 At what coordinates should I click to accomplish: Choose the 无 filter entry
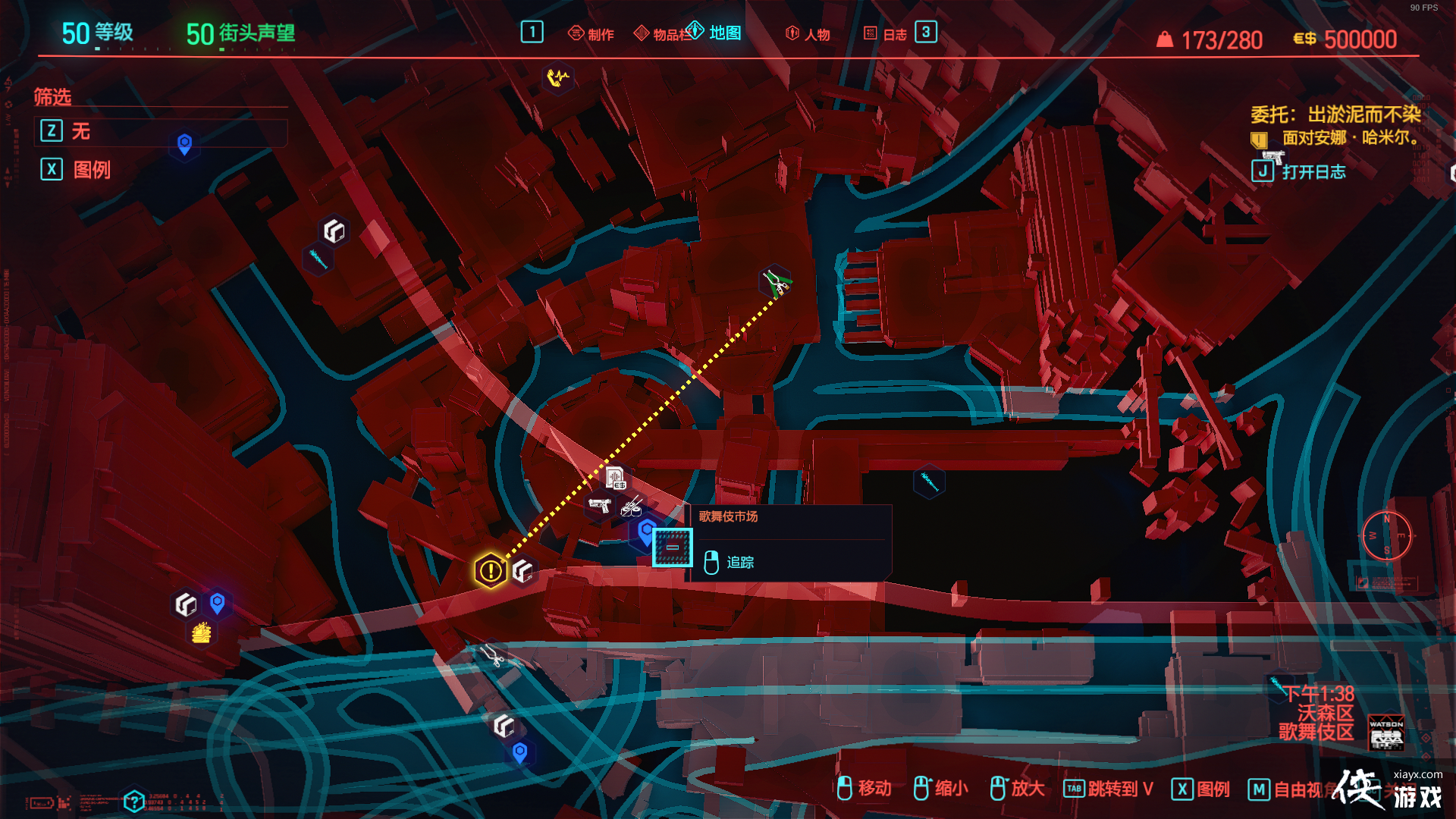tap(81, 131)
